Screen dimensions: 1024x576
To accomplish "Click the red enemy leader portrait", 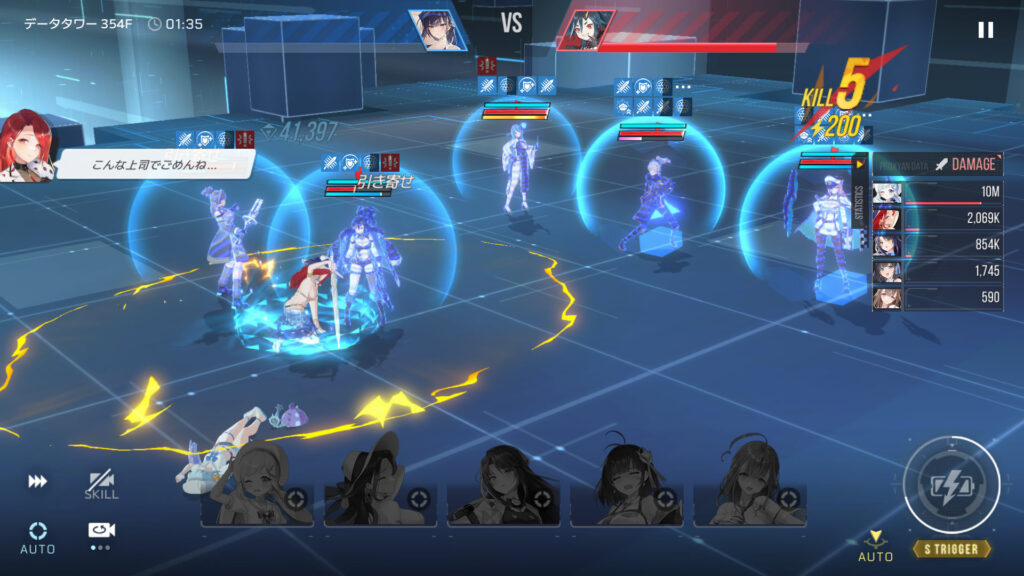I will [x=586, y=30].
